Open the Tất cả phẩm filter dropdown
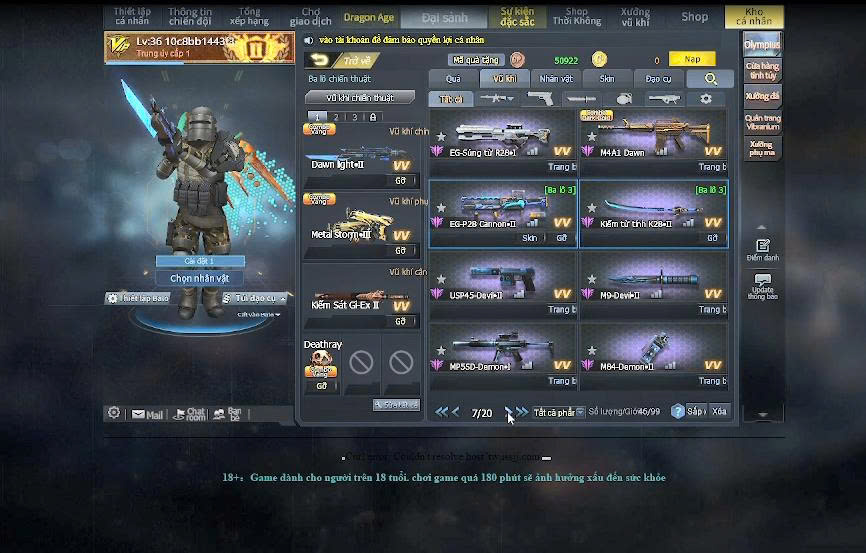Image resolution: width=866 pixels, height=553 pixels. 558,412
